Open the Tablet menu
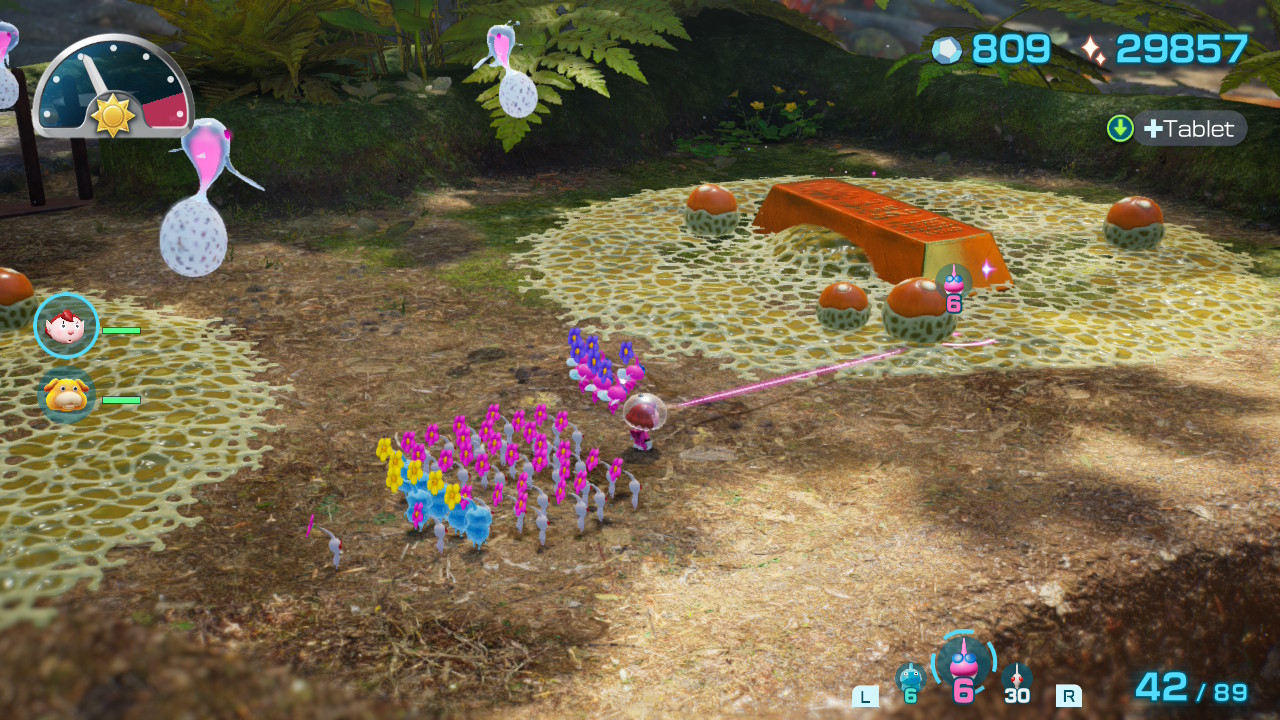This screenshot has width=1280, height=720. (1188, 129)
